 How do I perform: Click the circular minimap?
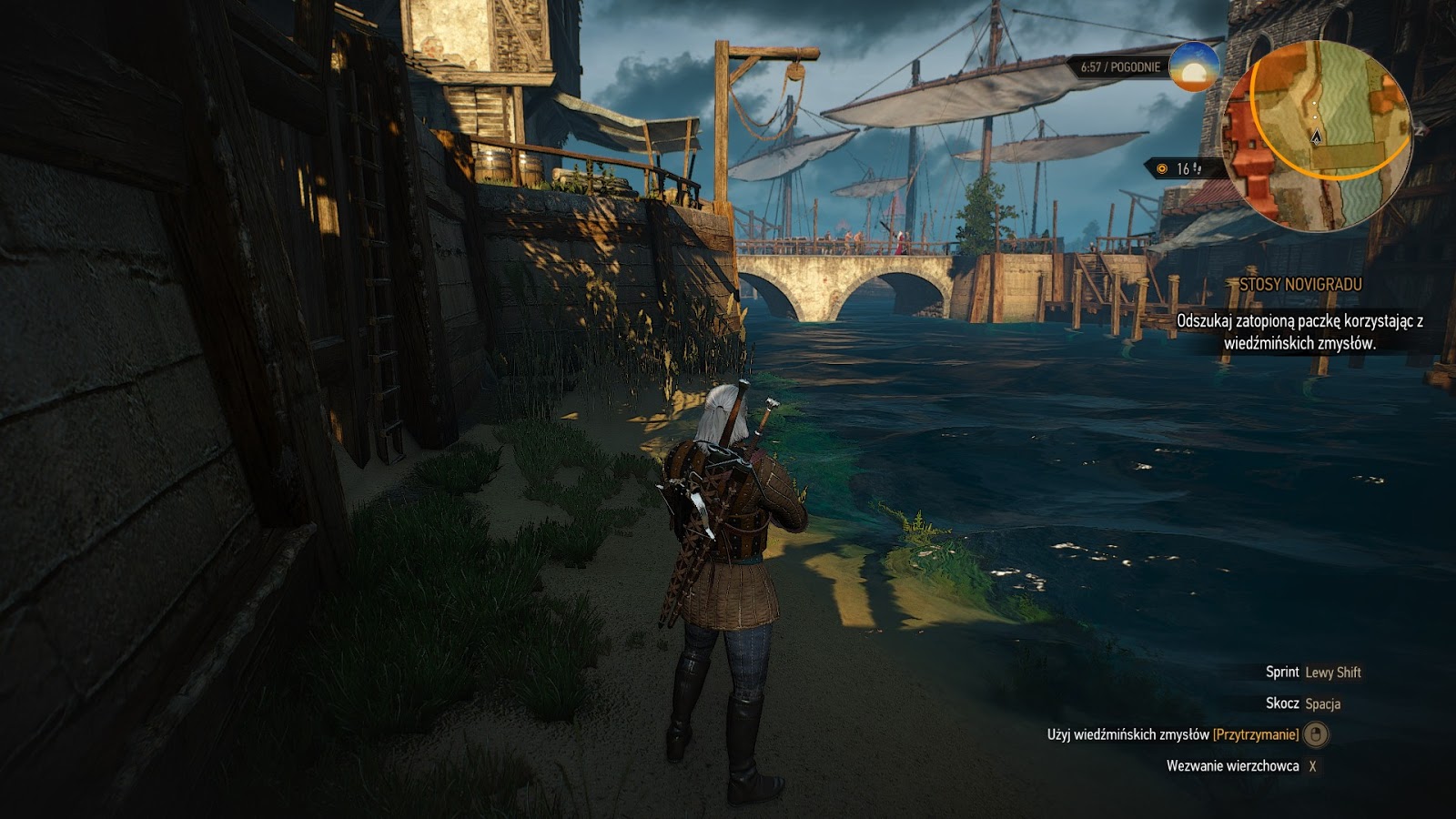(1316, 136)
